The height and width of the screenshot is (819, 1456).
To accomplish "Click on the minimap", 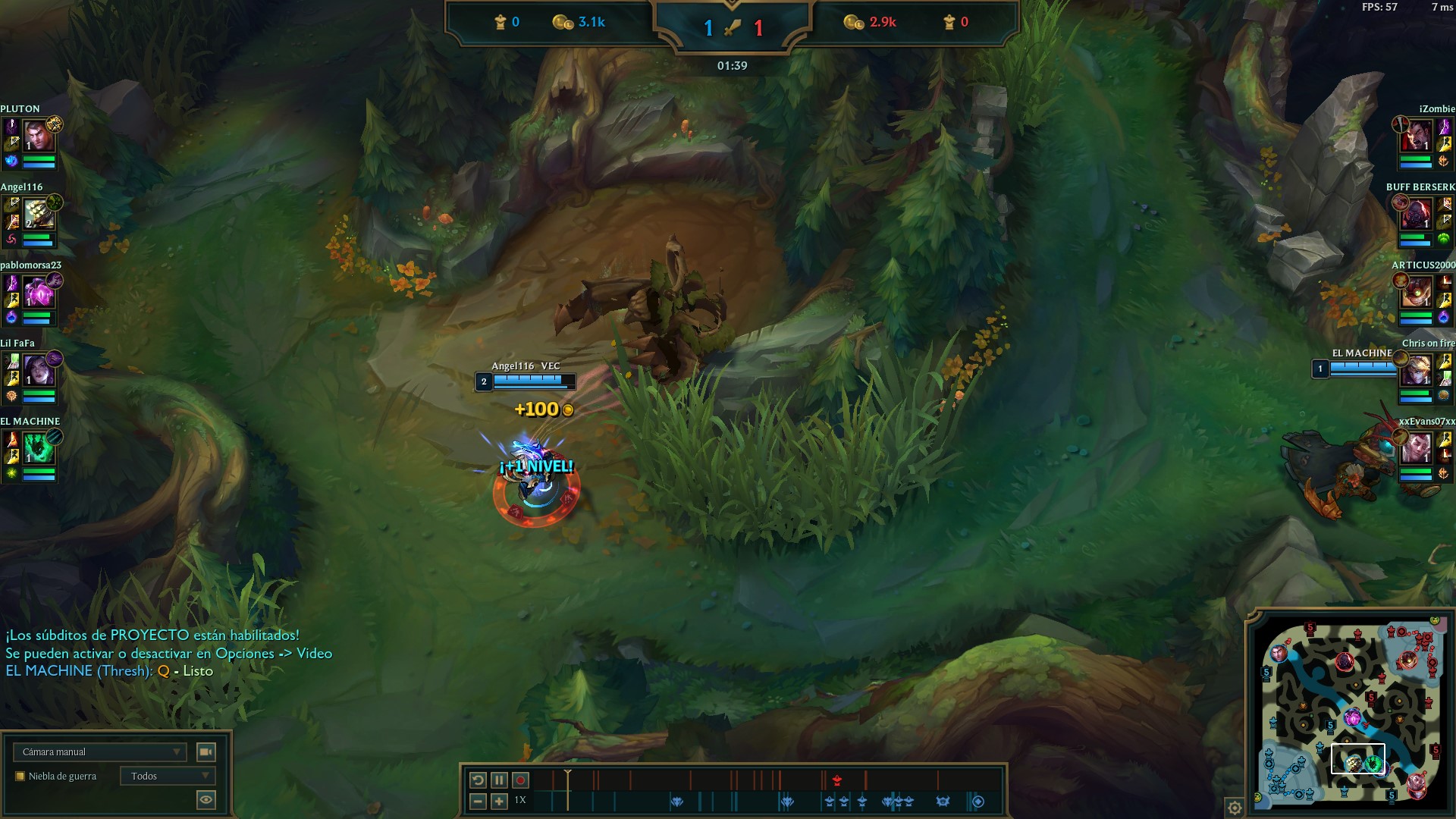I will point(1348,711).
